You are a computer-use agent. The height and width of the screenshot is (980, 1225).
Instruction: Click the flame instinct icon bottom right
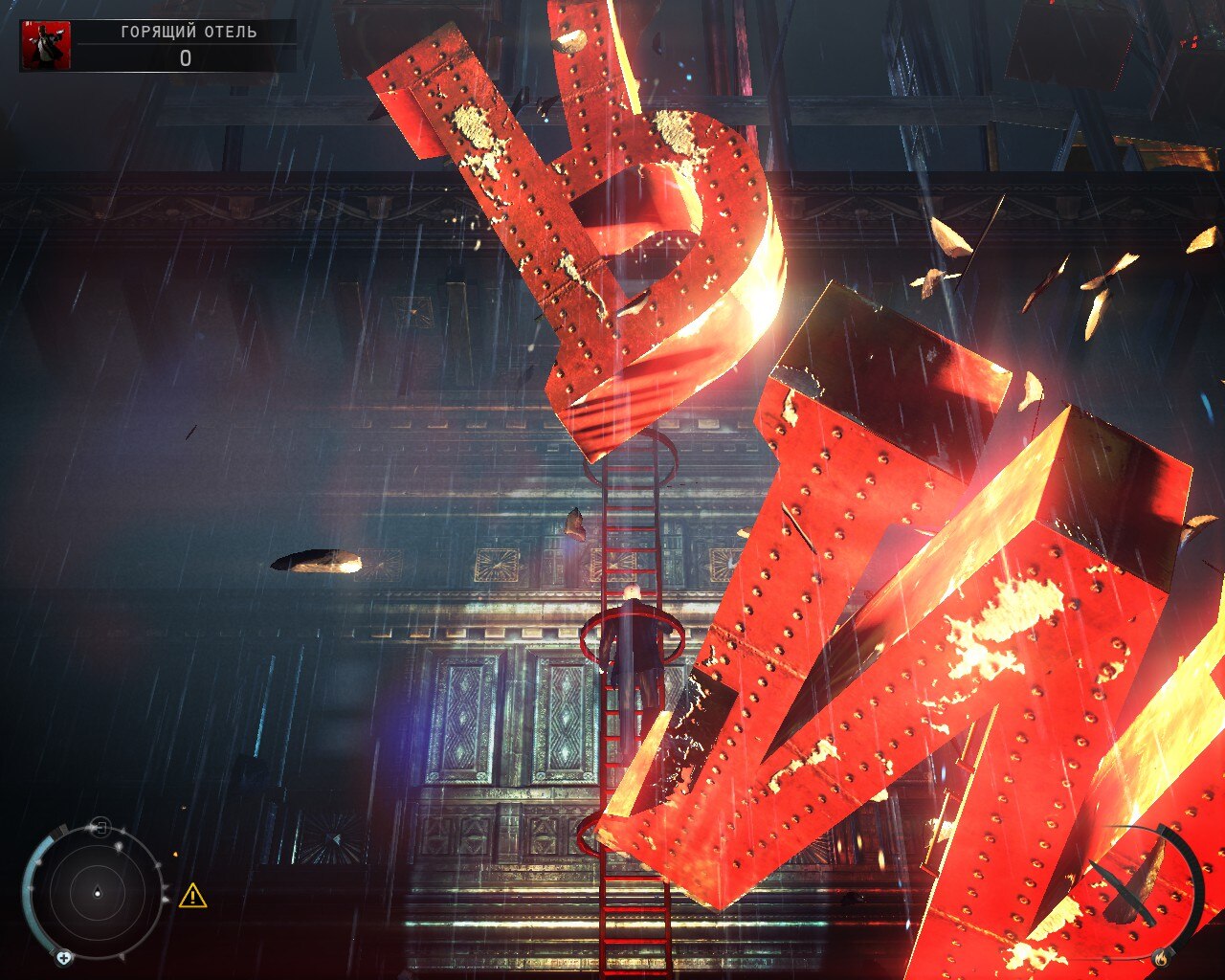click(1161, 958)
